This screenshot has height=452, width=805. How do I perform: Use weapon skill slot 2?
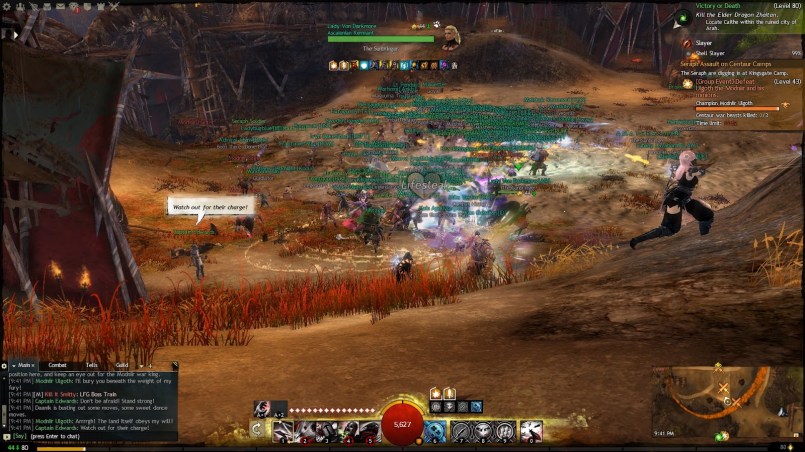coord(305,431)
